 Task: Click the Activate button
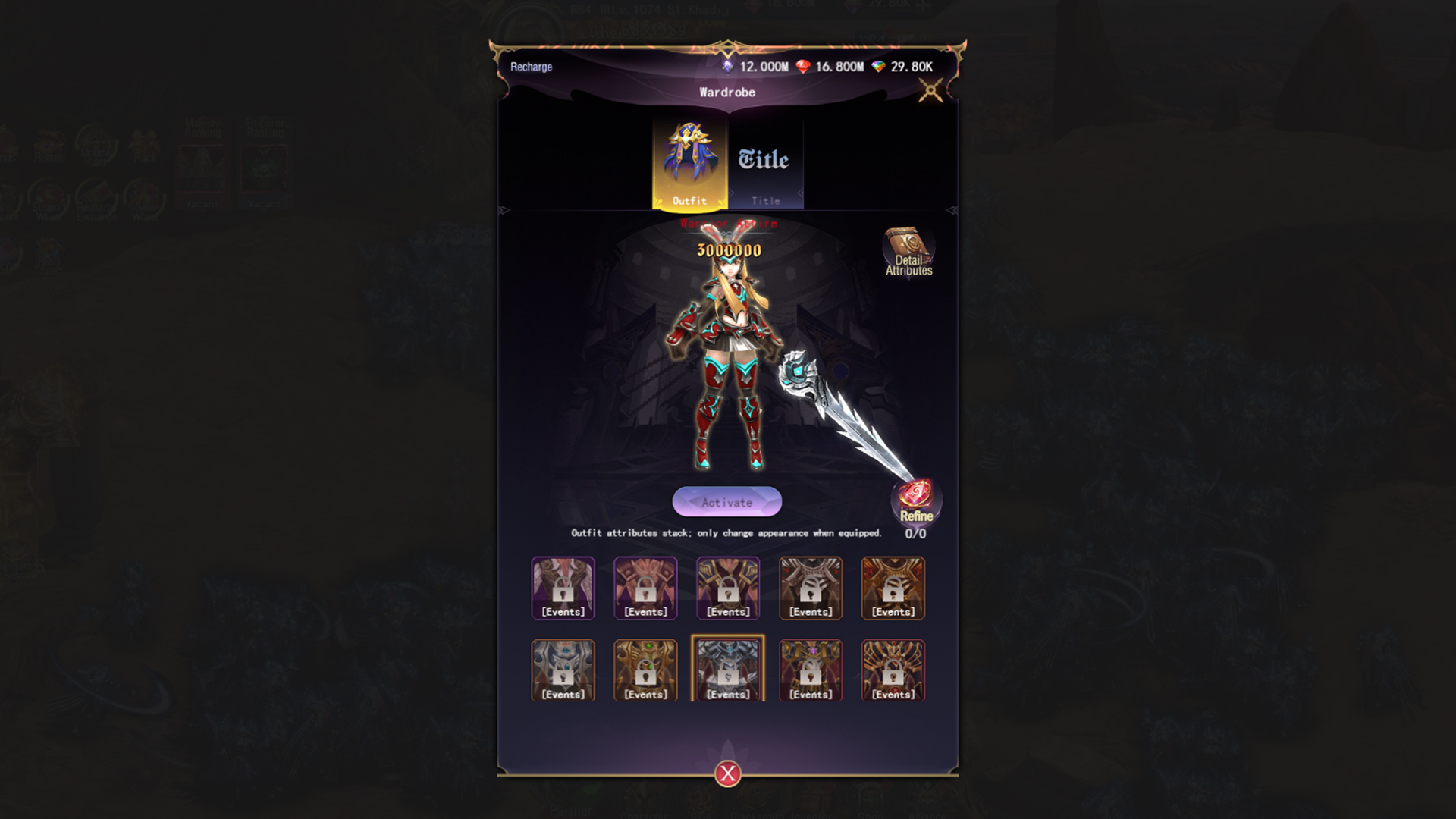click(x=726, y=502)
